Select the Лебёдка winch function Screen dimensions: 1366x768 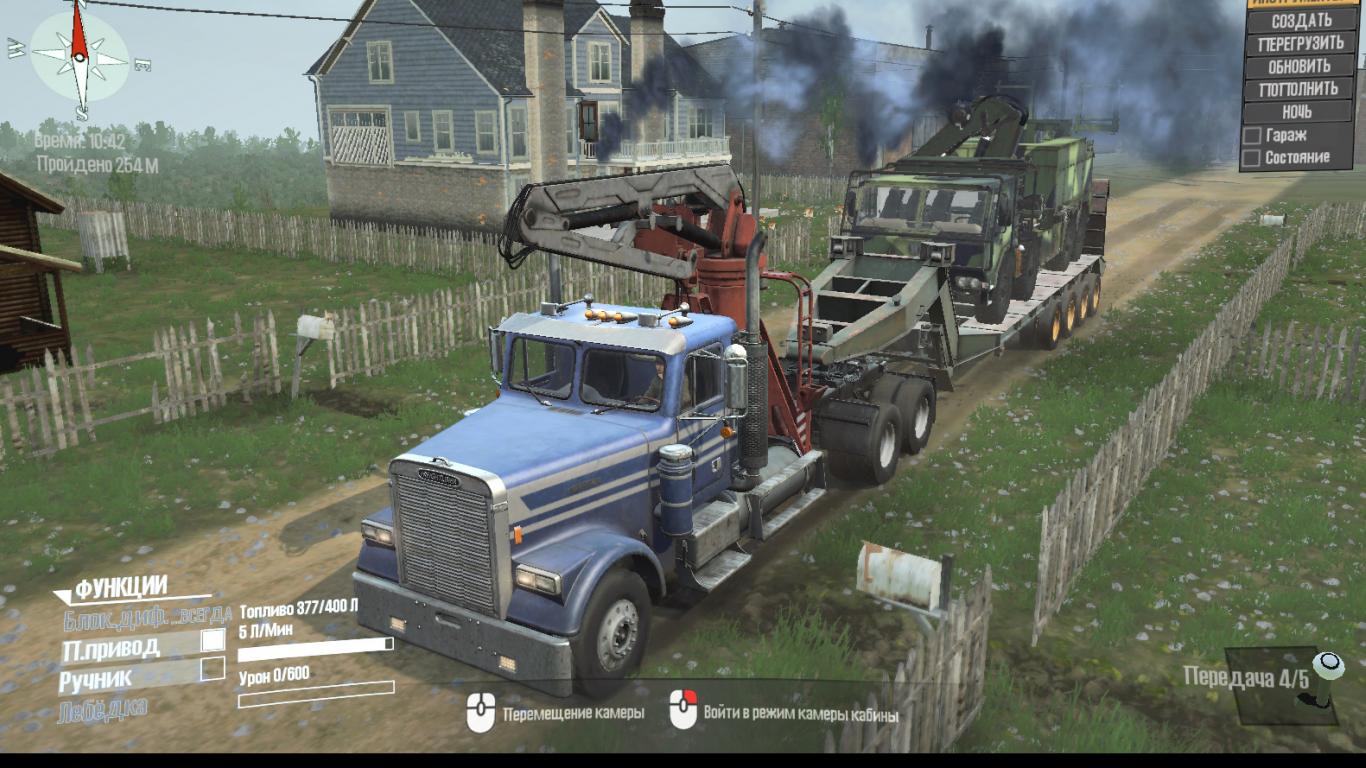click(105, 709)
